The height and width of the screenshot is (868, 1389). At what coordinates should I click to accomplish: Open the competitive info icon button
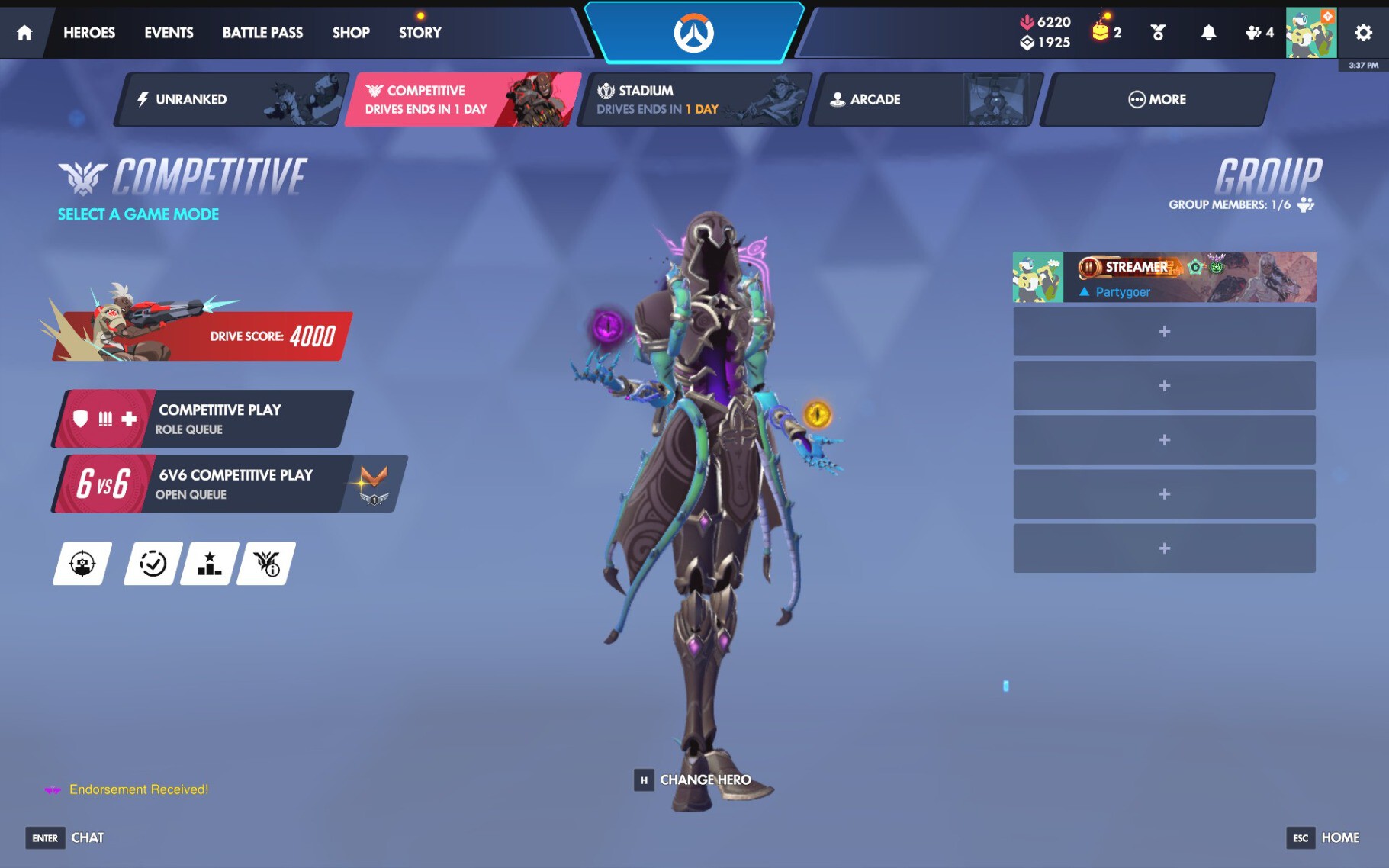(266, 564)
